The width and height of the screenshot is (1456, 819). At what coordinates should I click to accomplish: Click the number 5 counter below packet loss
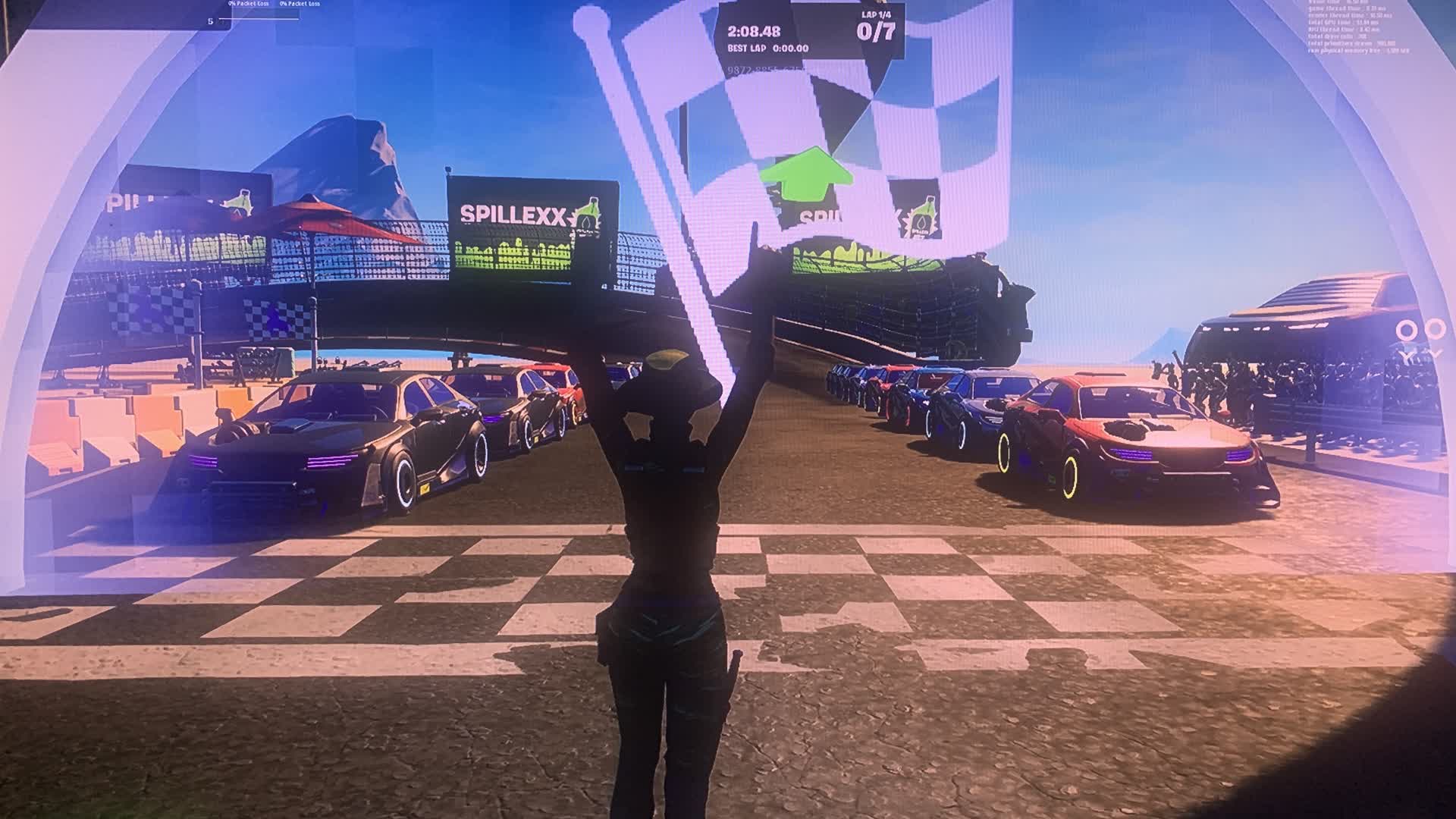(211, 21)
